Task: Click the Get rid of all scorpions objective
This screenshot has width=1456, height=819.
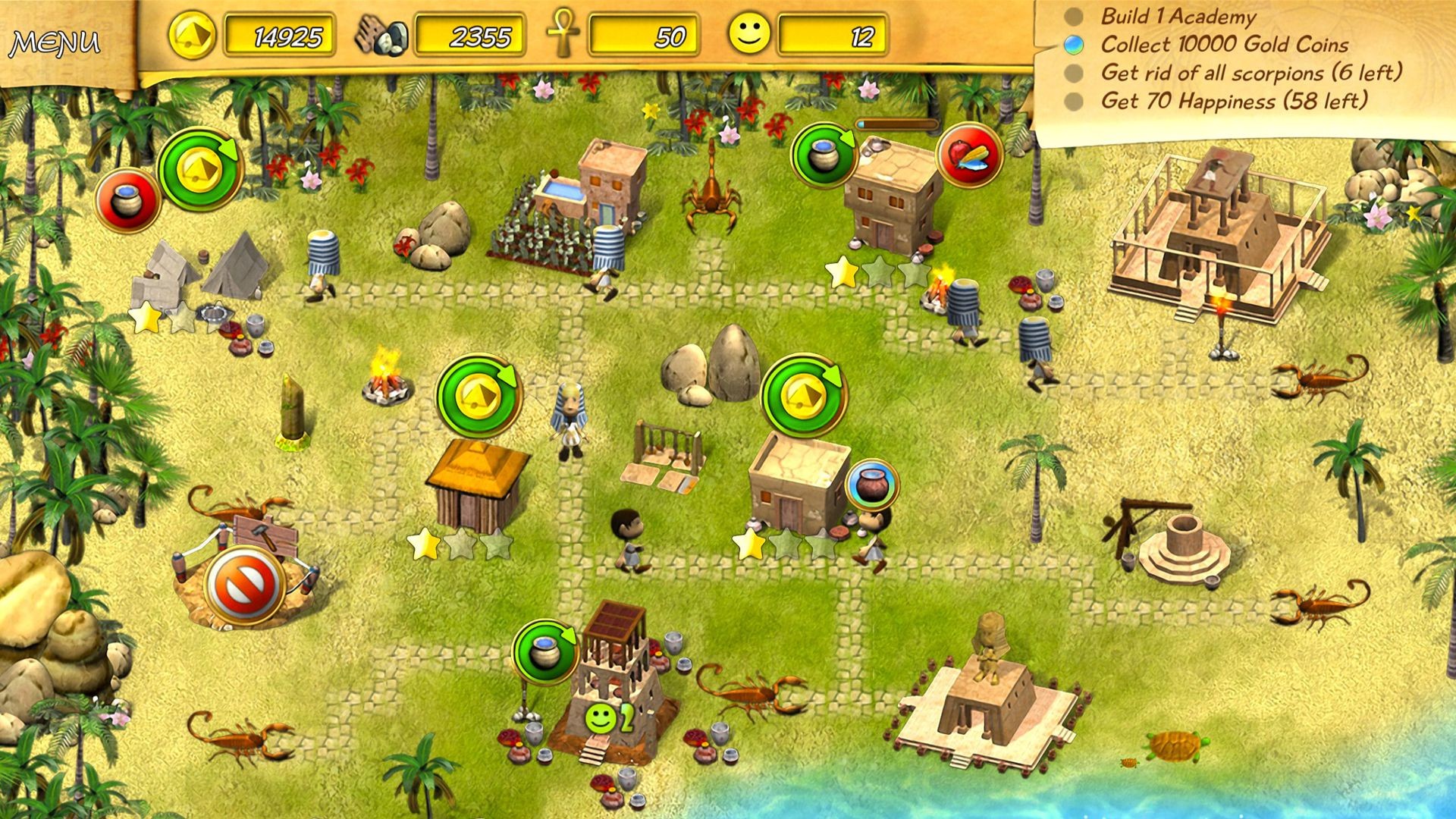Action: tap(1251, 74)
